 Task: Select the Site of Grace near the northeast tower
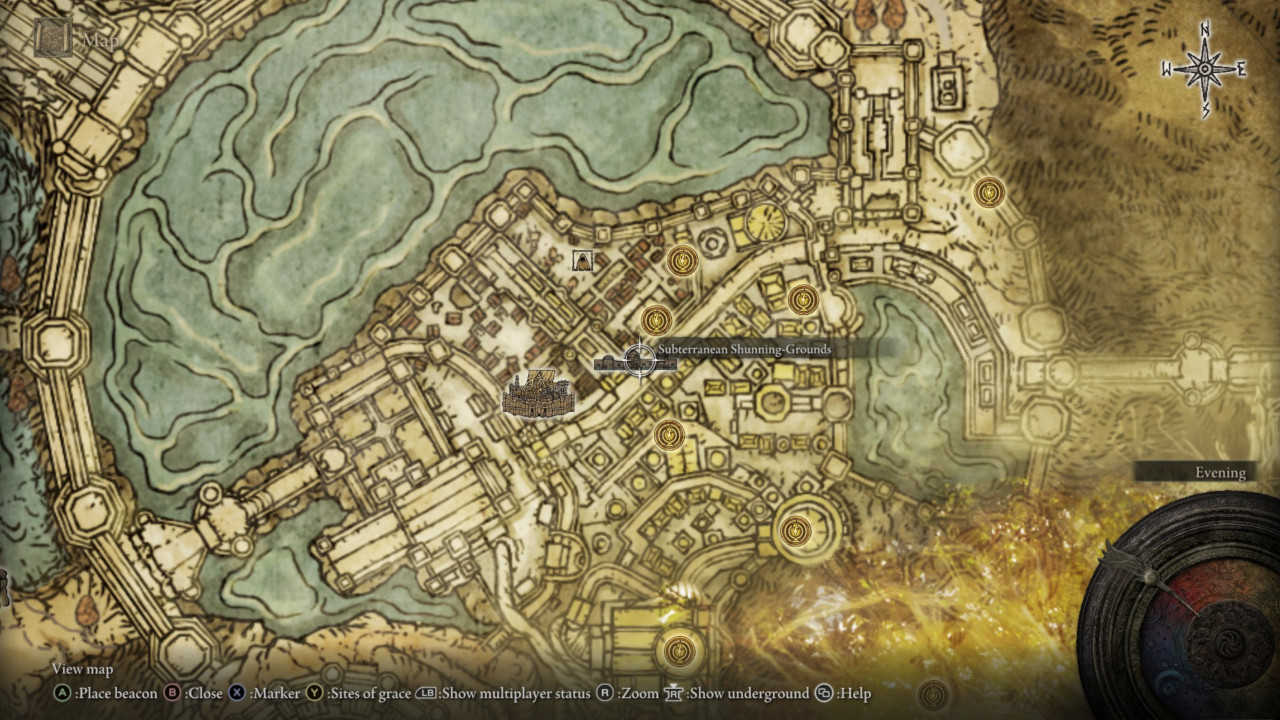coord(988,190)
